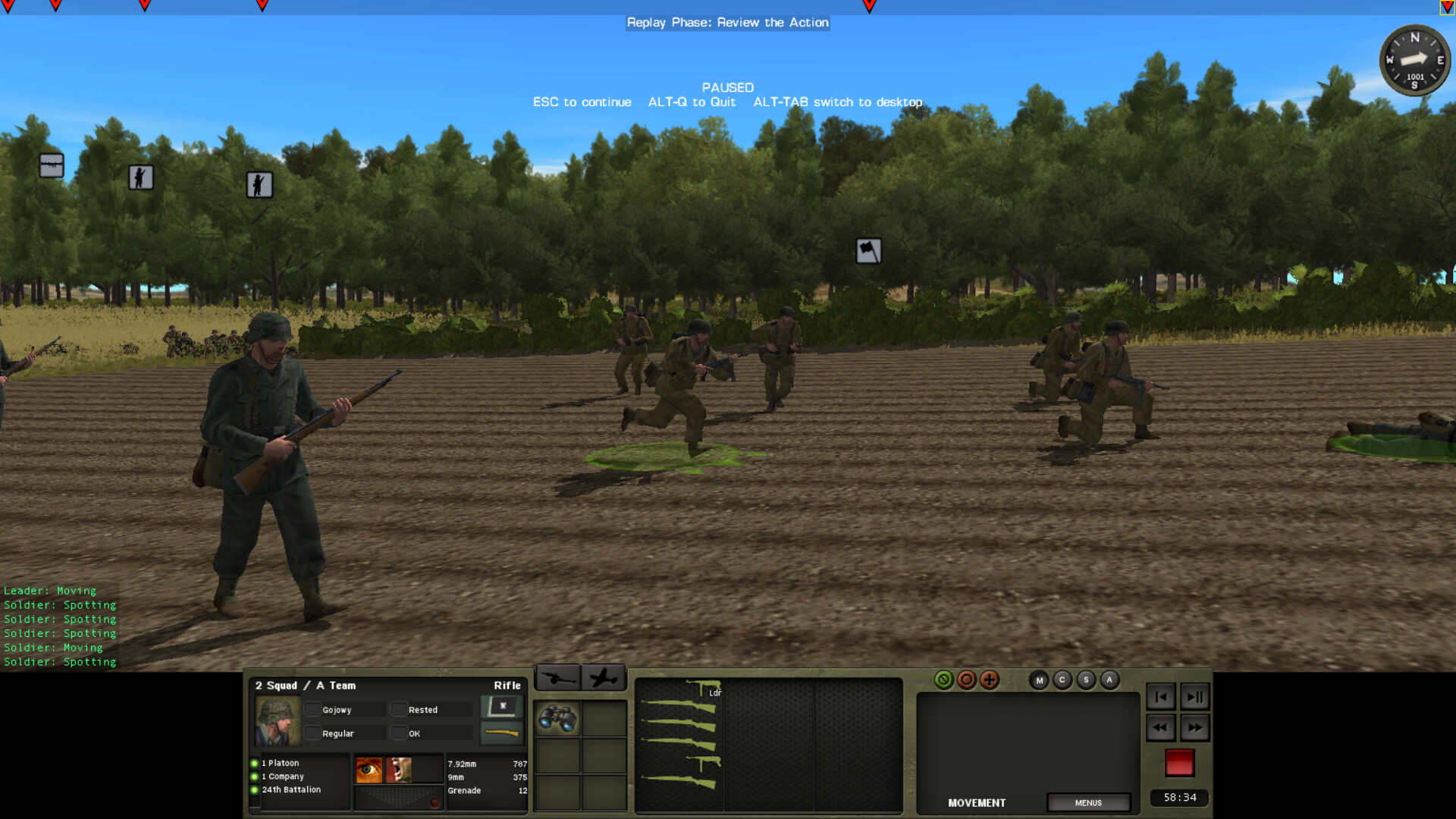Click the fast-forward replay control
Screen dimensions: 1456x819
[x=1196, y=727]
